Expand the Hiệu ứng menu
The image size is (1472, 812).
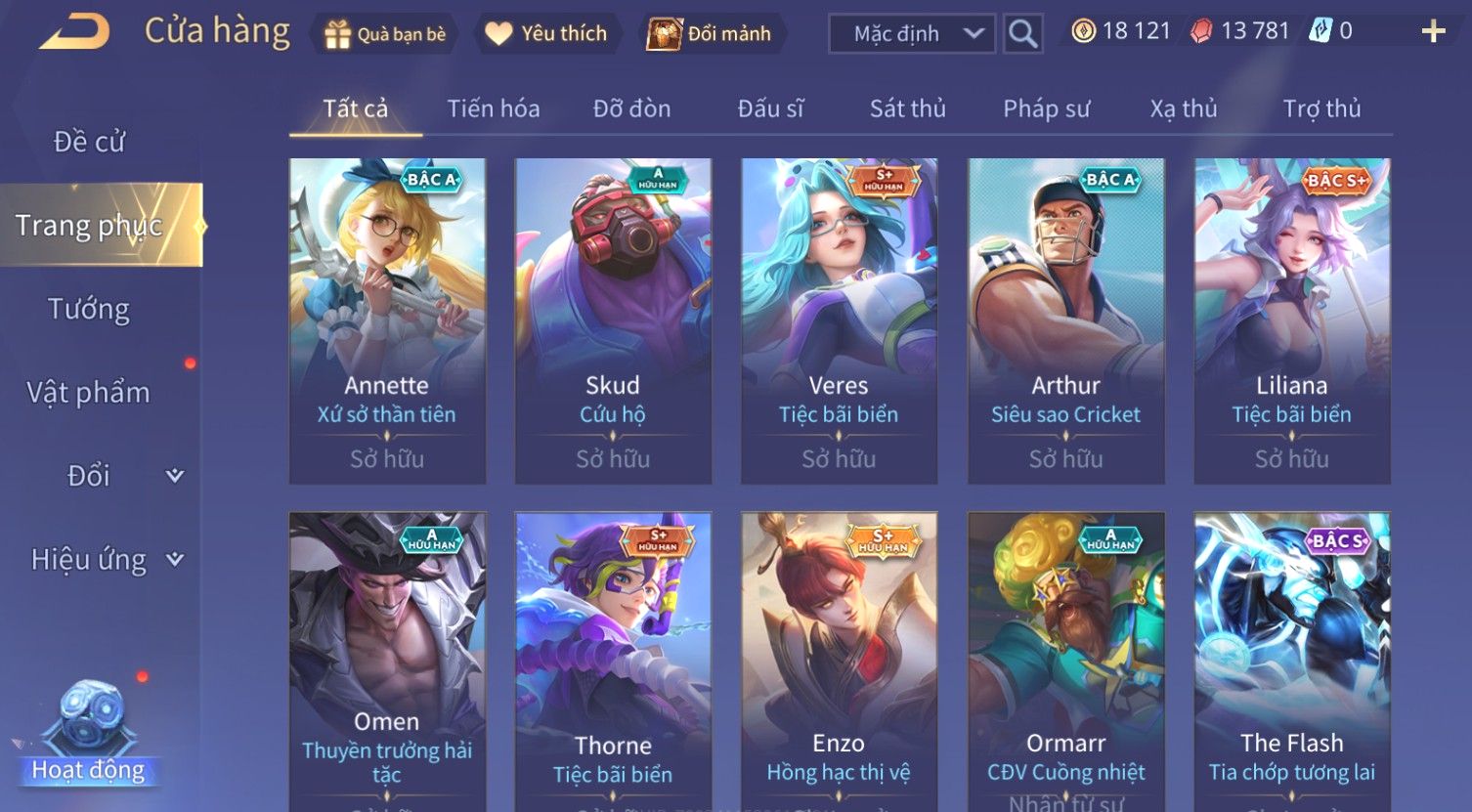coord(106,560)
